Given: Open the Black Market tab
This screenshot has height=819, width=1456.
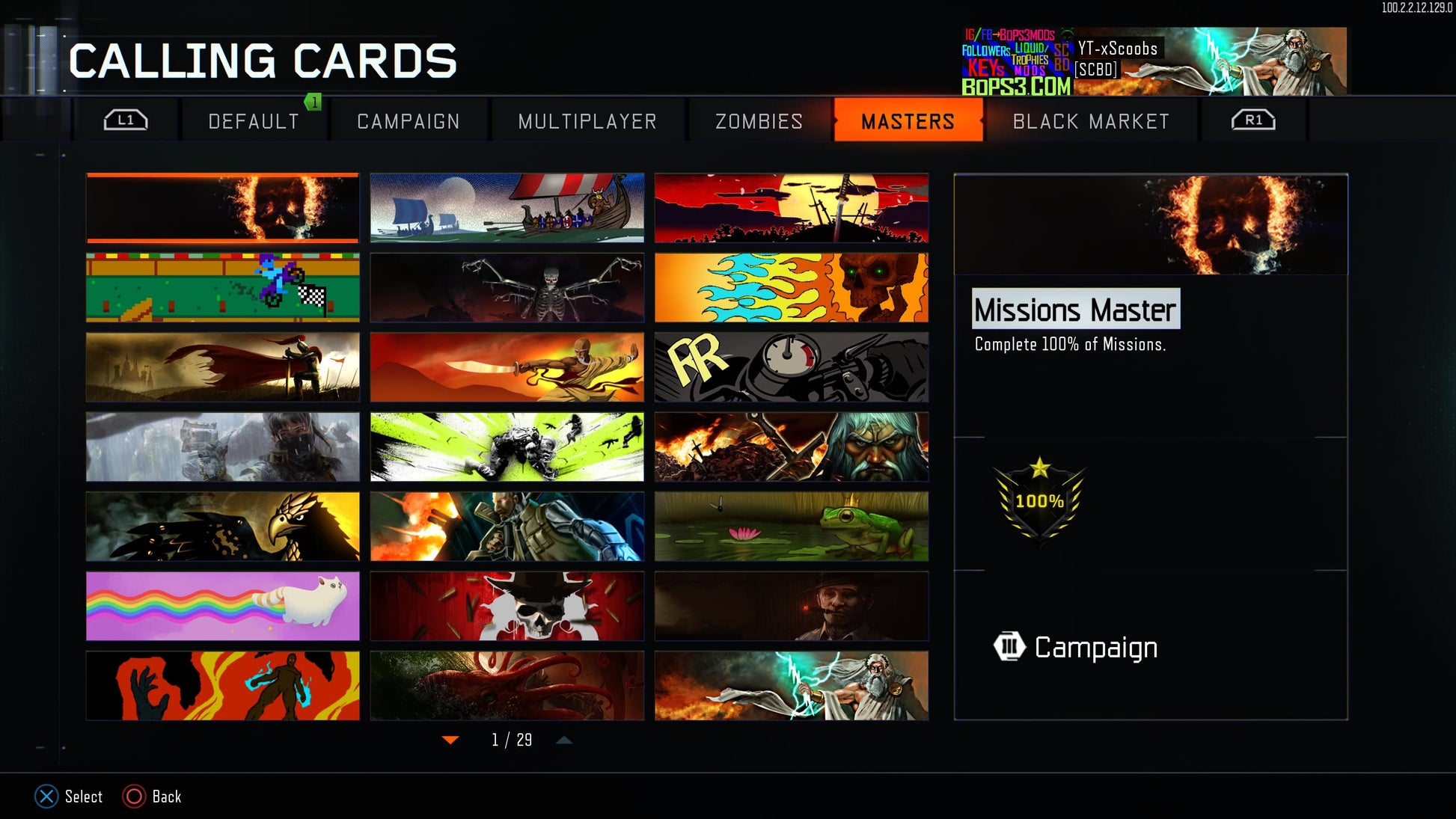Looking at the screenshot, I should click(1091, 121).
